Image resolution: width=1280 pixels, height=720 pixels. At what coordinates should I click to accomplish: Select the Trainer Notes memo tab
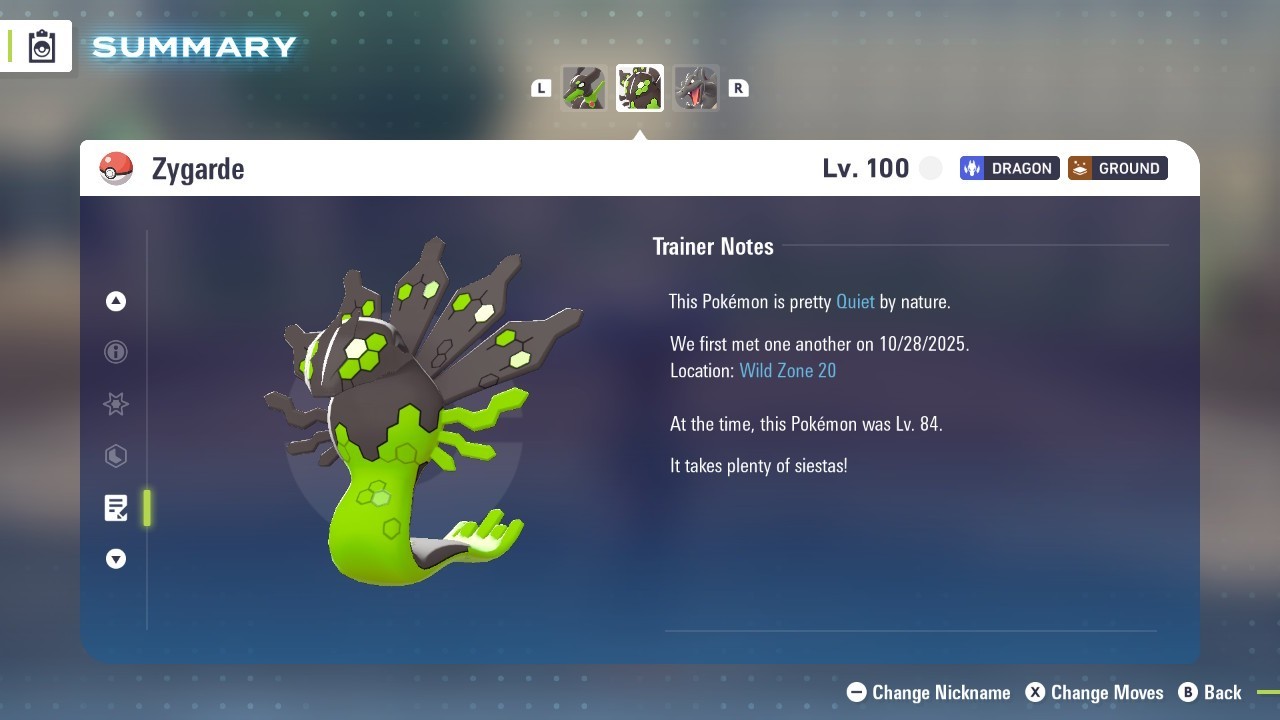point(116,508)
